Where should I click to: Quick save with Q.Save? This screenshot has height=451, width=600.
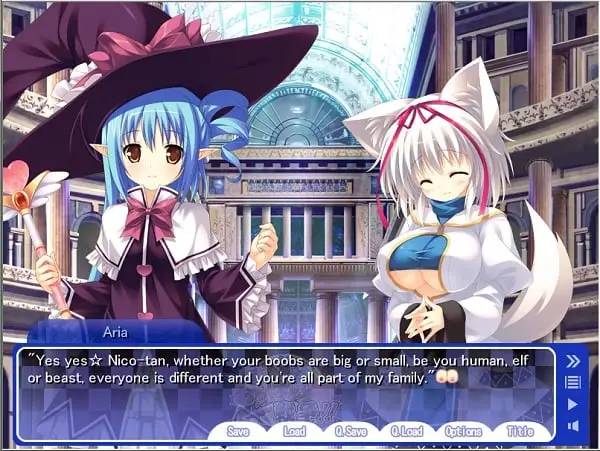coord(350,431)
